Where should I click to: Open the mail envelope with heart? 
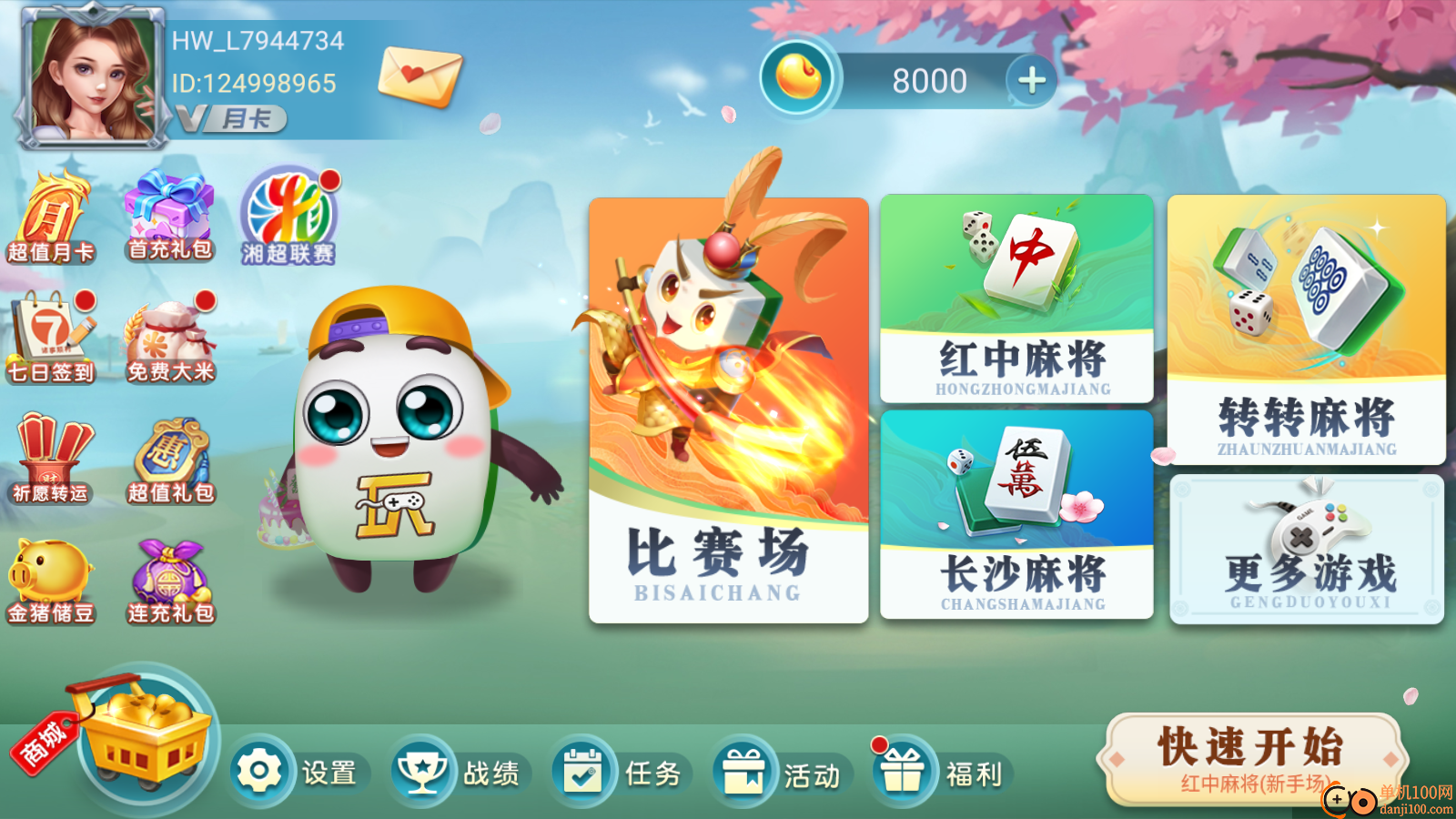tap(420, 77)
